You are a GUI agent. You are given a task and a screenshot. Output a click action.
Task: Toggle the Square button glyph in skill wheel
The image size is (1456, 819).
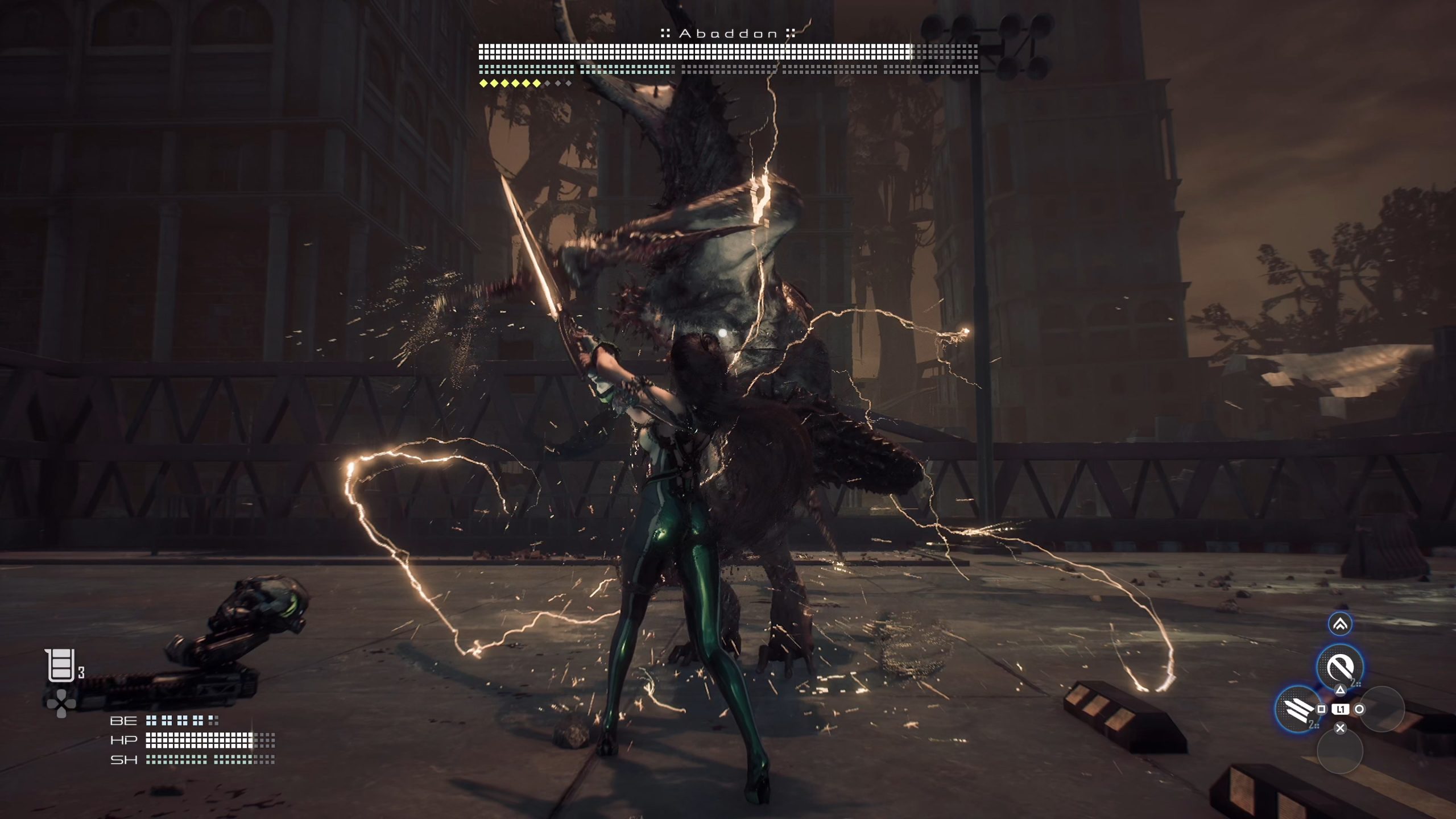click(1321, 709)
